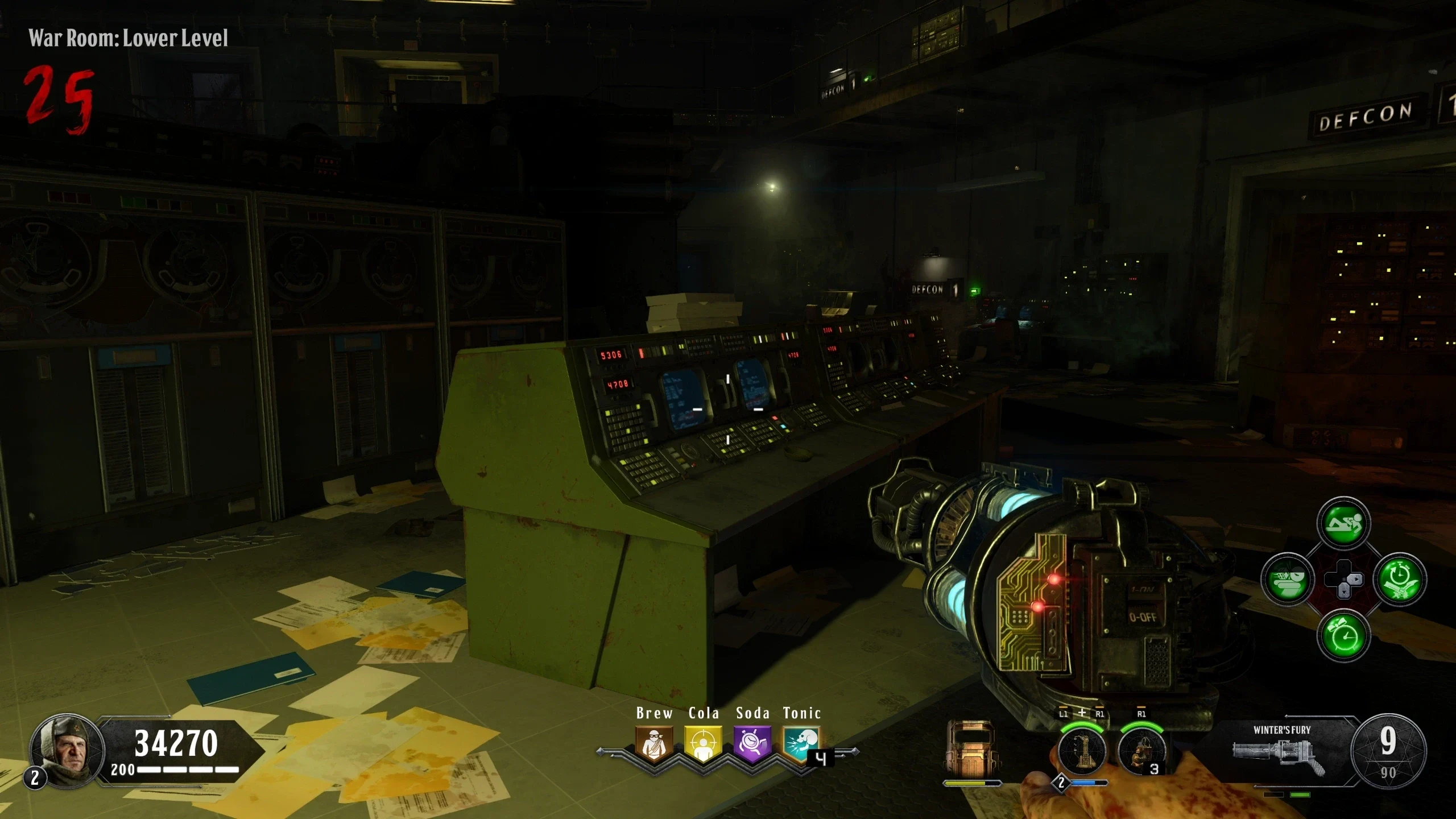1456x819 pixels.
Task: Use the left elixir with goggled face
Action: (x=1288, y=580)
